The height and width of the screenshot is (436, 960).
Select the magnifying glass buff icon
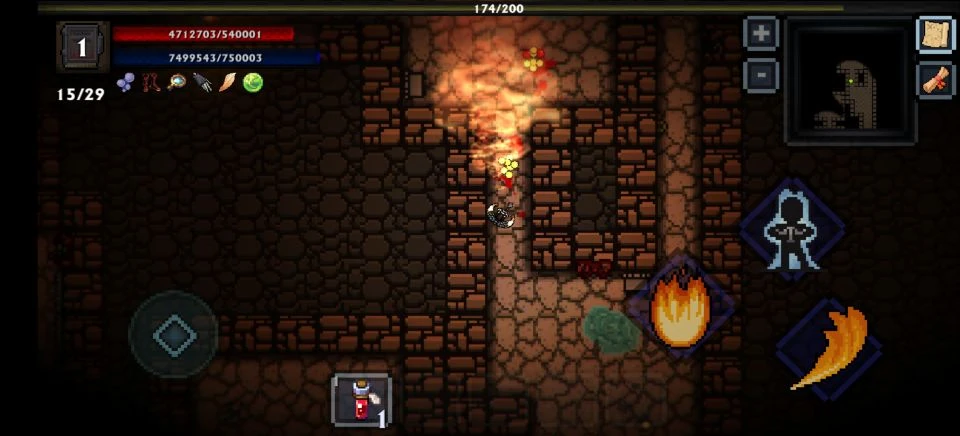177,83
